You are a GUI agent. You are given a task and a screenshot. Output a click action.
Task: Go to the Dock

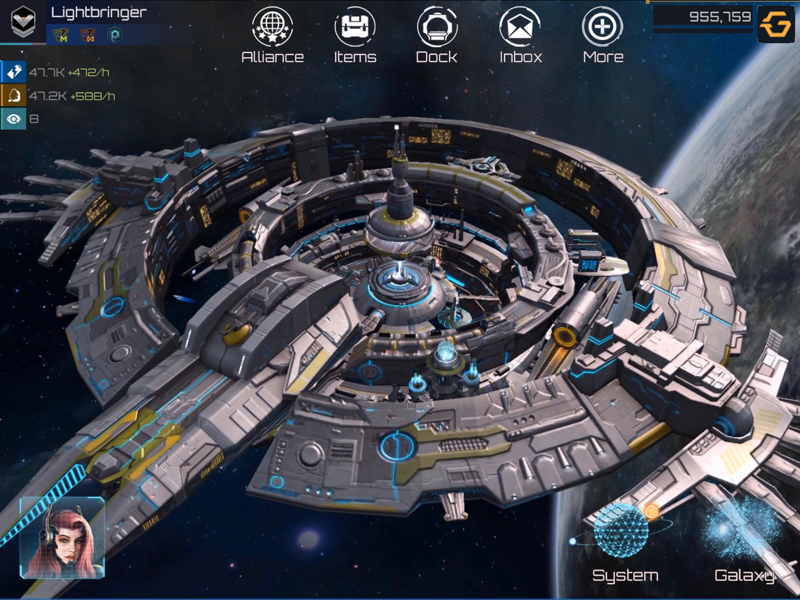pos(437,28)
